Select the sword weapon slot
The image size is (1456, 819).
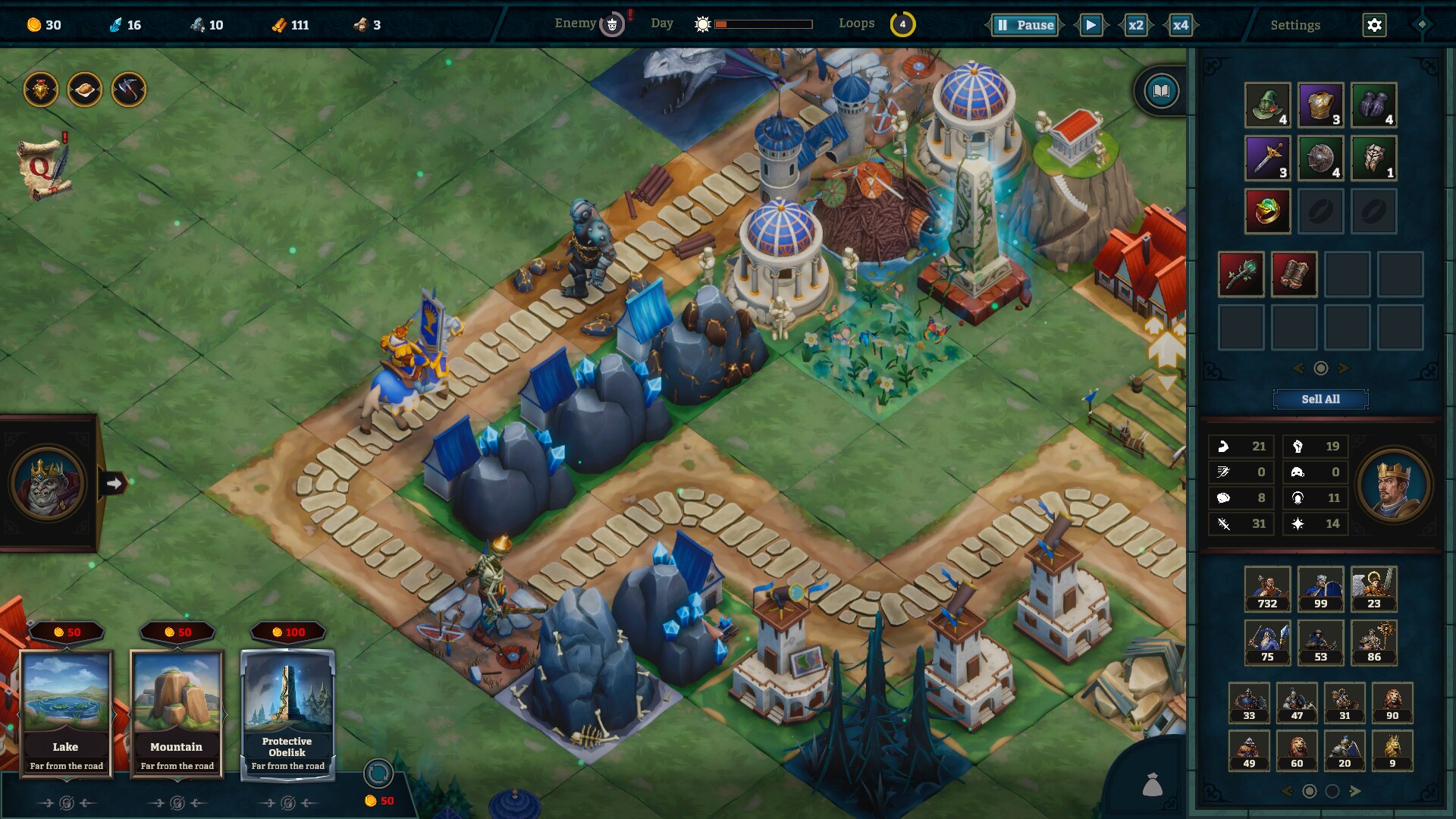[1267, 158]
